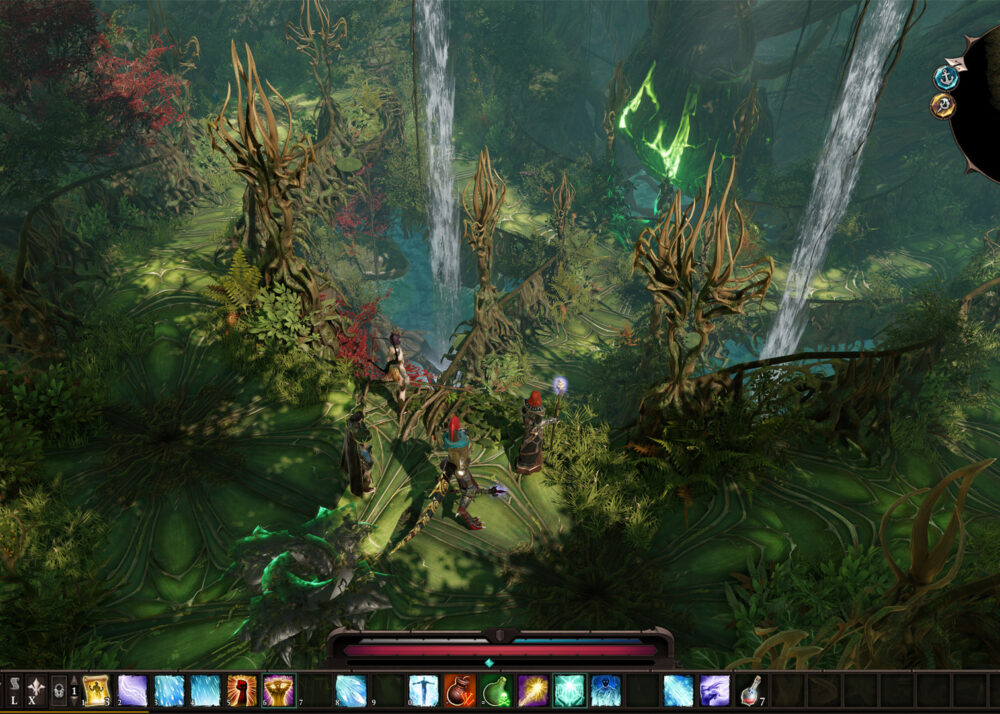Viewport: 1000px width, 714px height.
Task: Select the blue hooded figure skill
Action: click(605, 690)
